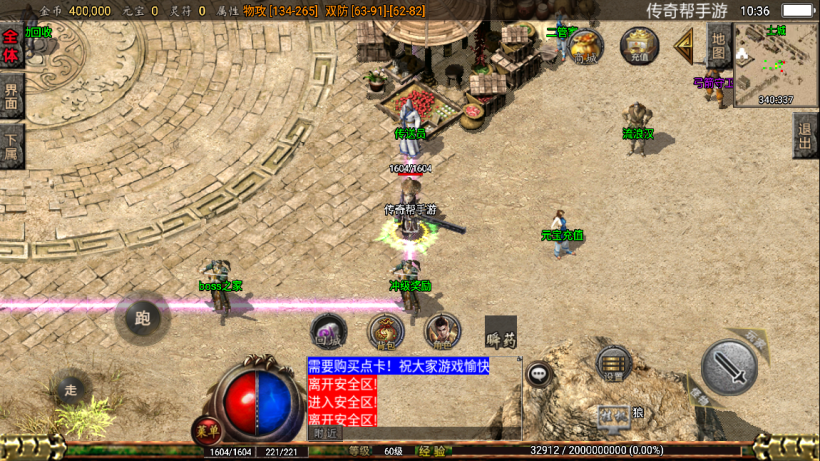The height and width of the screenshot is (461, 820).
Task: Toggle the 走 walk button
Action: tap(70, 389)
